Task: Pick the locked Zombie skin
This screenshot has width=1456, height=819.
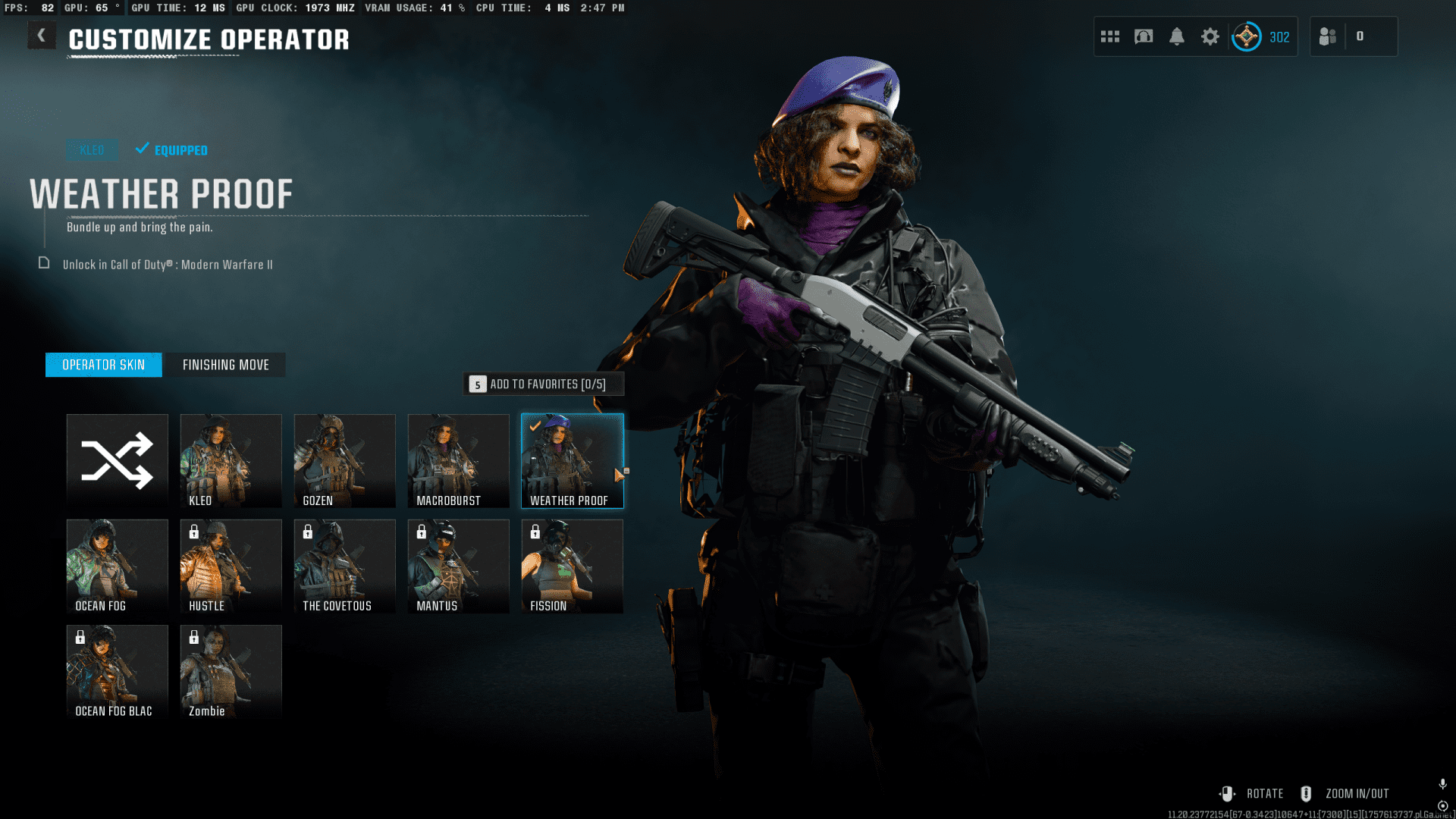Action: click(231, 671)
